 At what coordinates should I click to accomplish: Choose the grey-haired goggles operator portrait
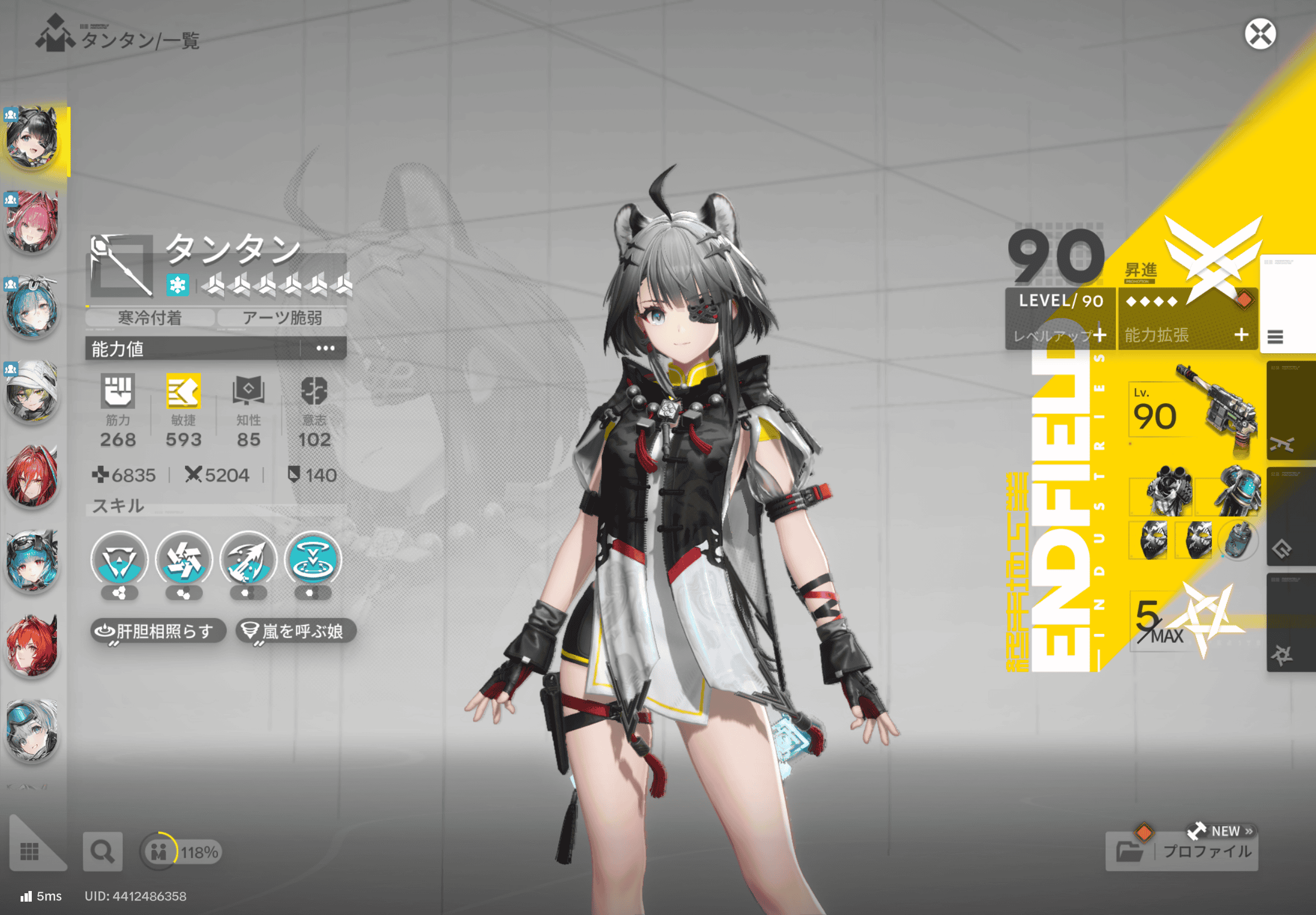point(33,730)
